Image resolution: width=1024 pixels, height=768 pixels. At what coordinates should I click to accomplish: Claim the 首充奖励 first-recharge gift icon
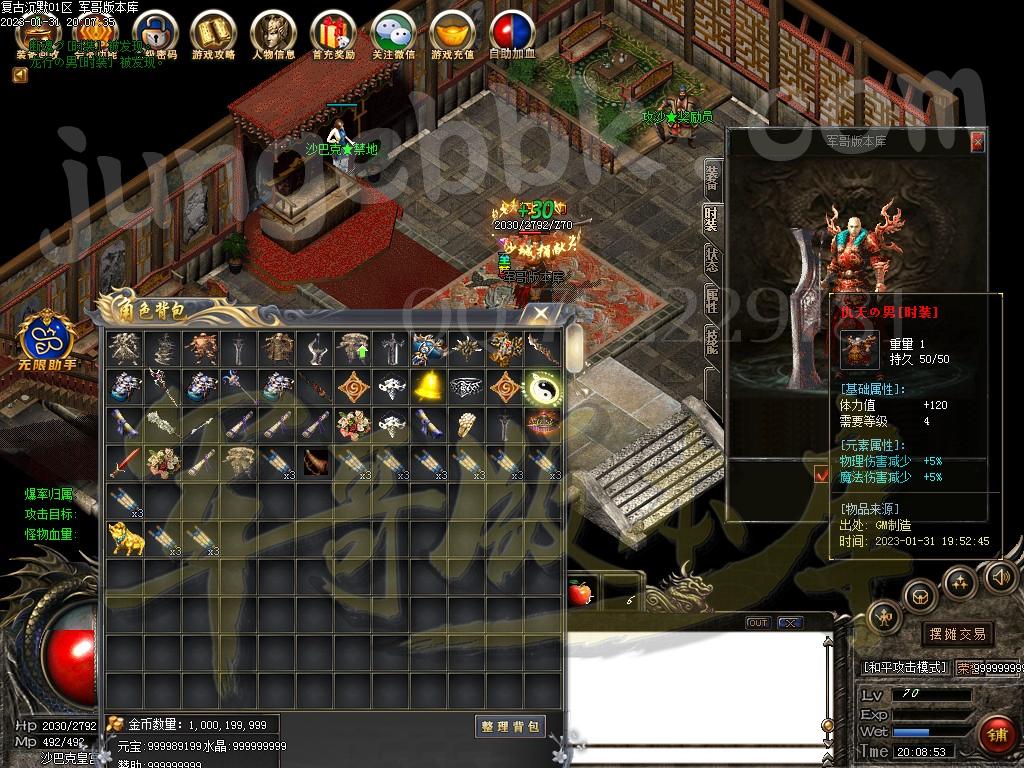pos(333,33)
